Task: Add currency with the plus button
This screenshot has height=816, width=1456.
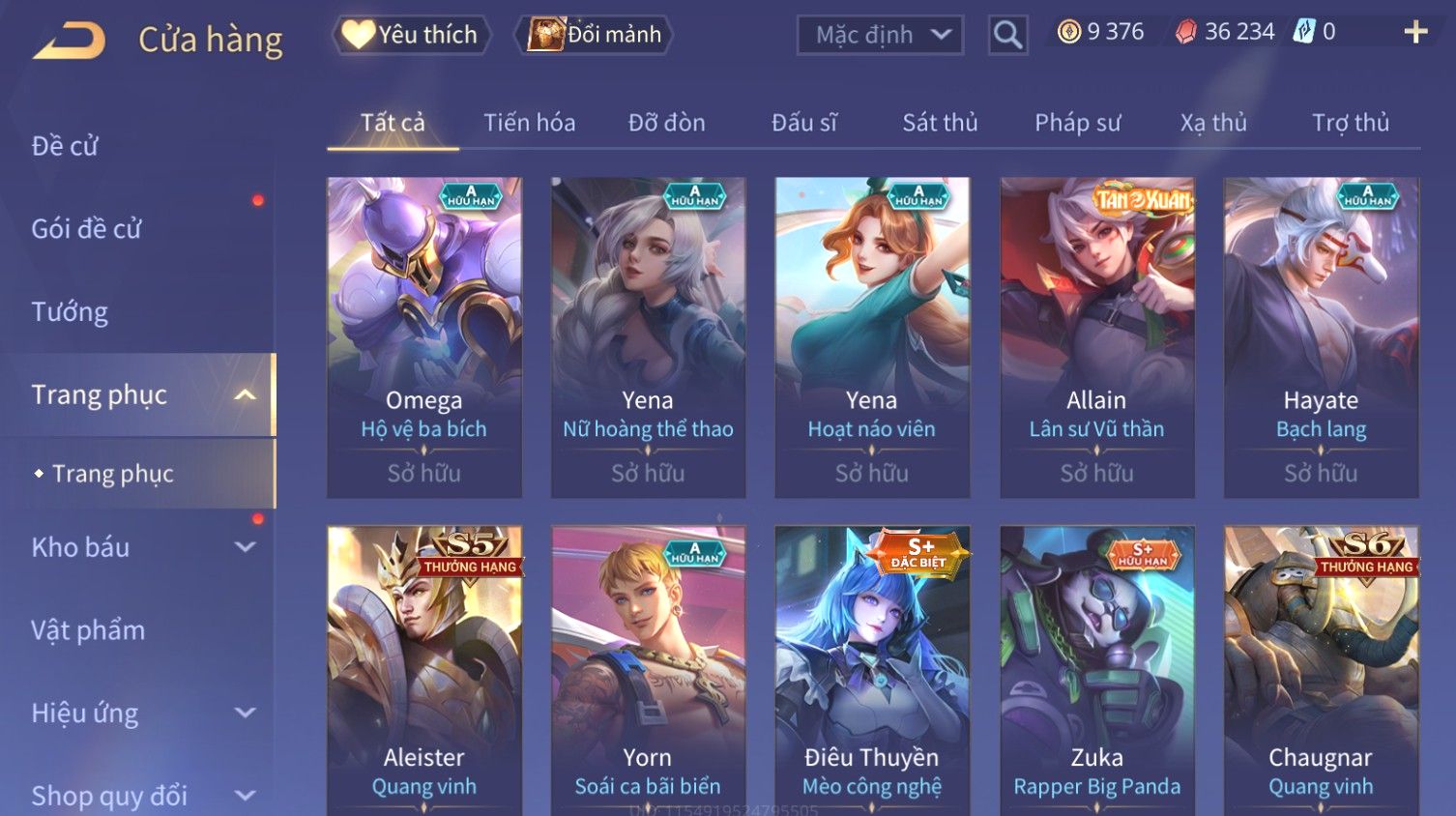Action: tap(1415, 32)
